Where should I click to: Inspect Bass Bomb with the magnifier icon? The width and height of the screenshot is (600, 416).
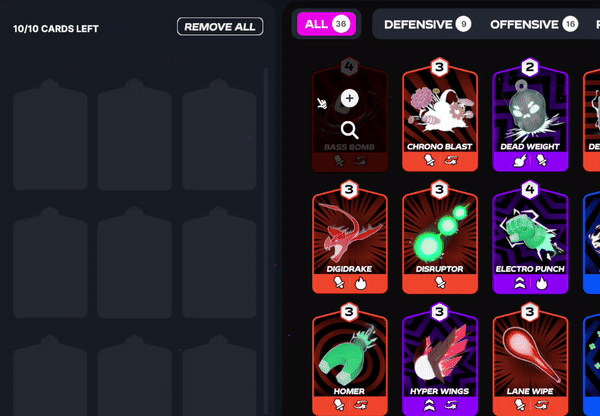[349, 130]
